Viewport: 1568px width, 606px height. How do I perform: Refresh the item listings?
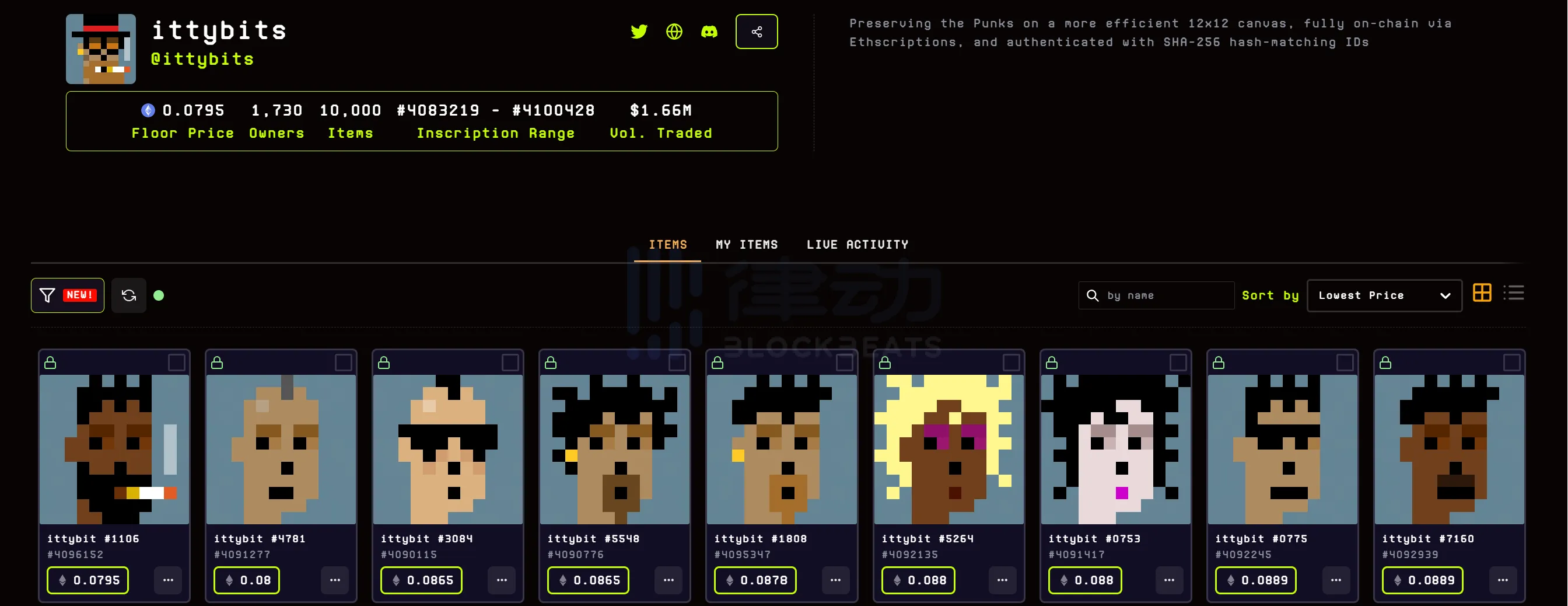point(128,295)
